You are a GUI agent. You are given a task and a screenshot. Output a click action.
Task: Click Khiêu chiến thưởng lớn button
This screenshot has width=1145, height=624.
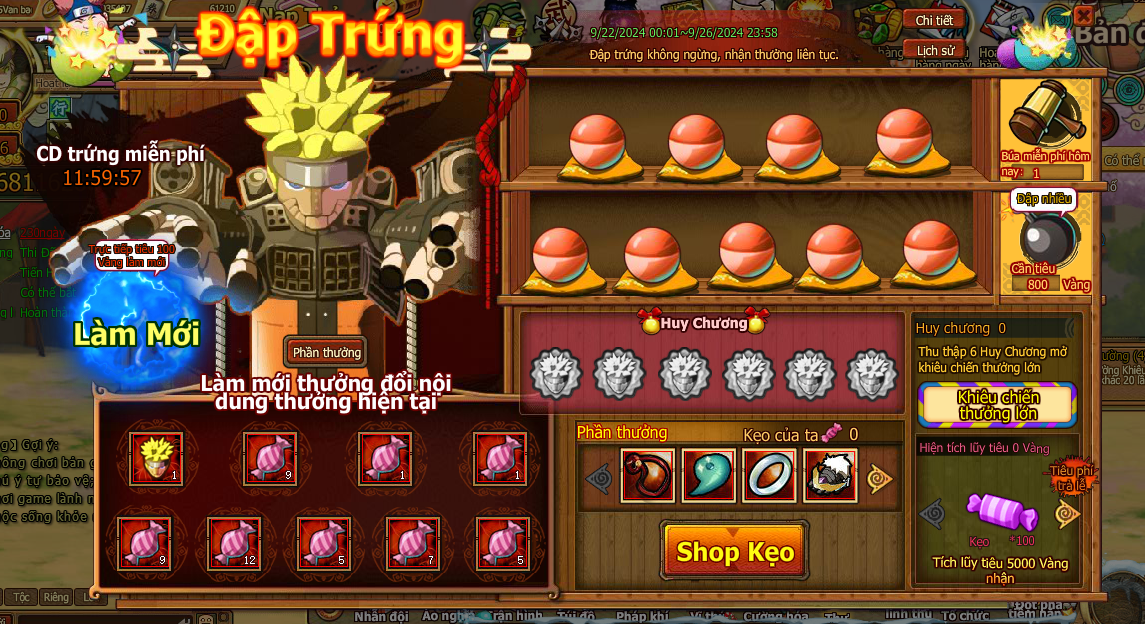(997, 404)
